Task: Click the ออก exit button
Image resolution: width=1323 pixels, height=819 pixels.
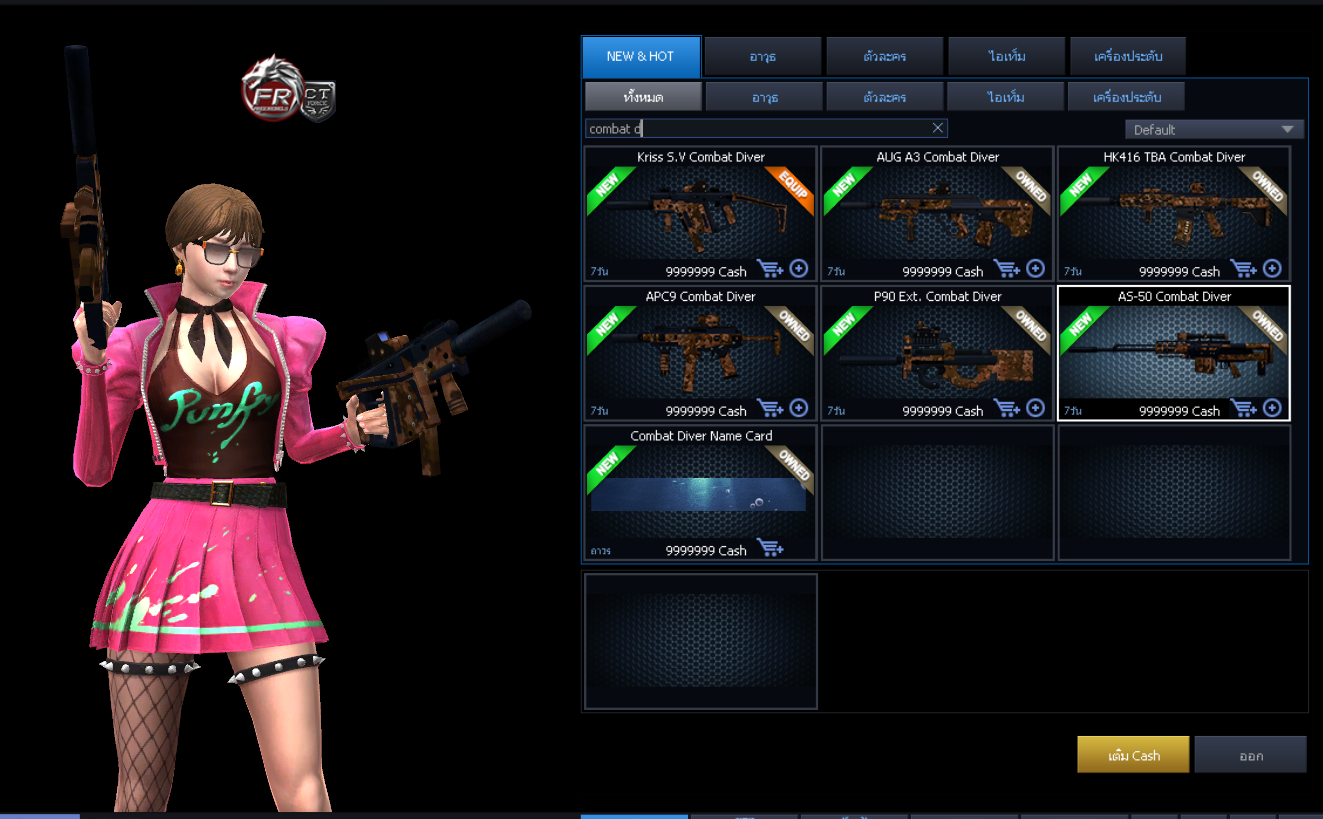Action: pos(1250,754)
